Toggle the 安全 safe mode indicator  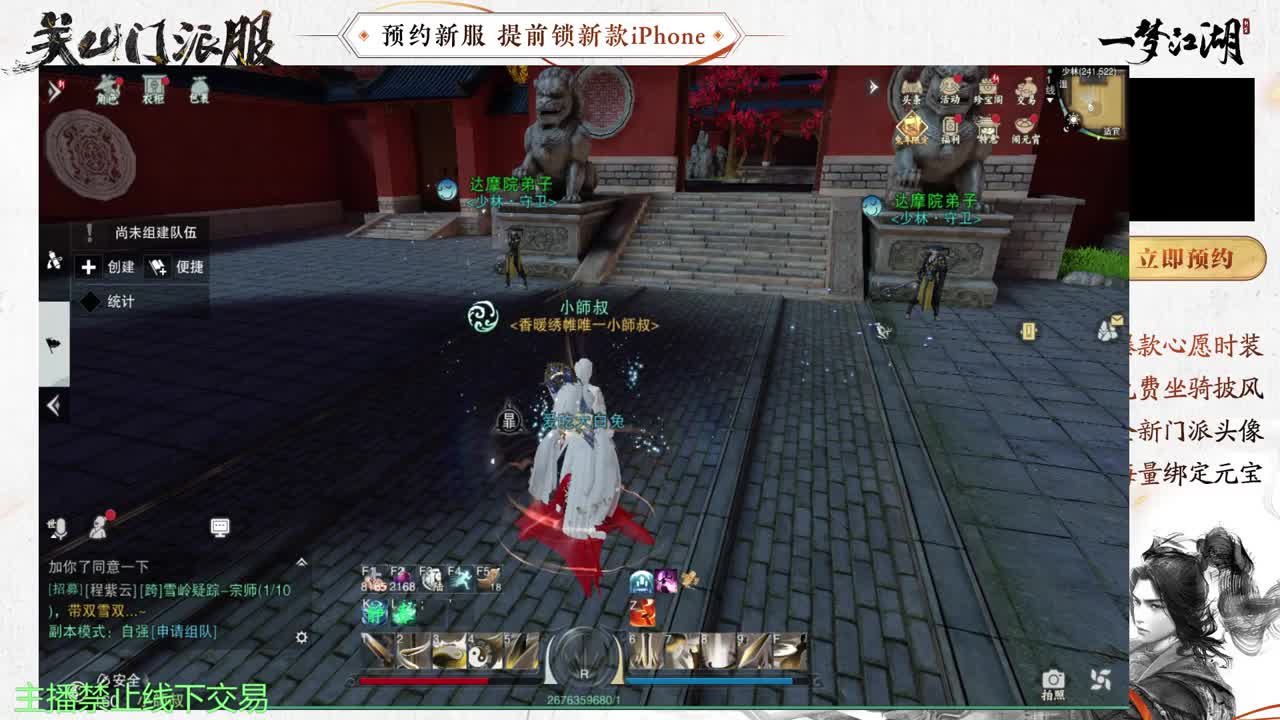coord(124,679)
